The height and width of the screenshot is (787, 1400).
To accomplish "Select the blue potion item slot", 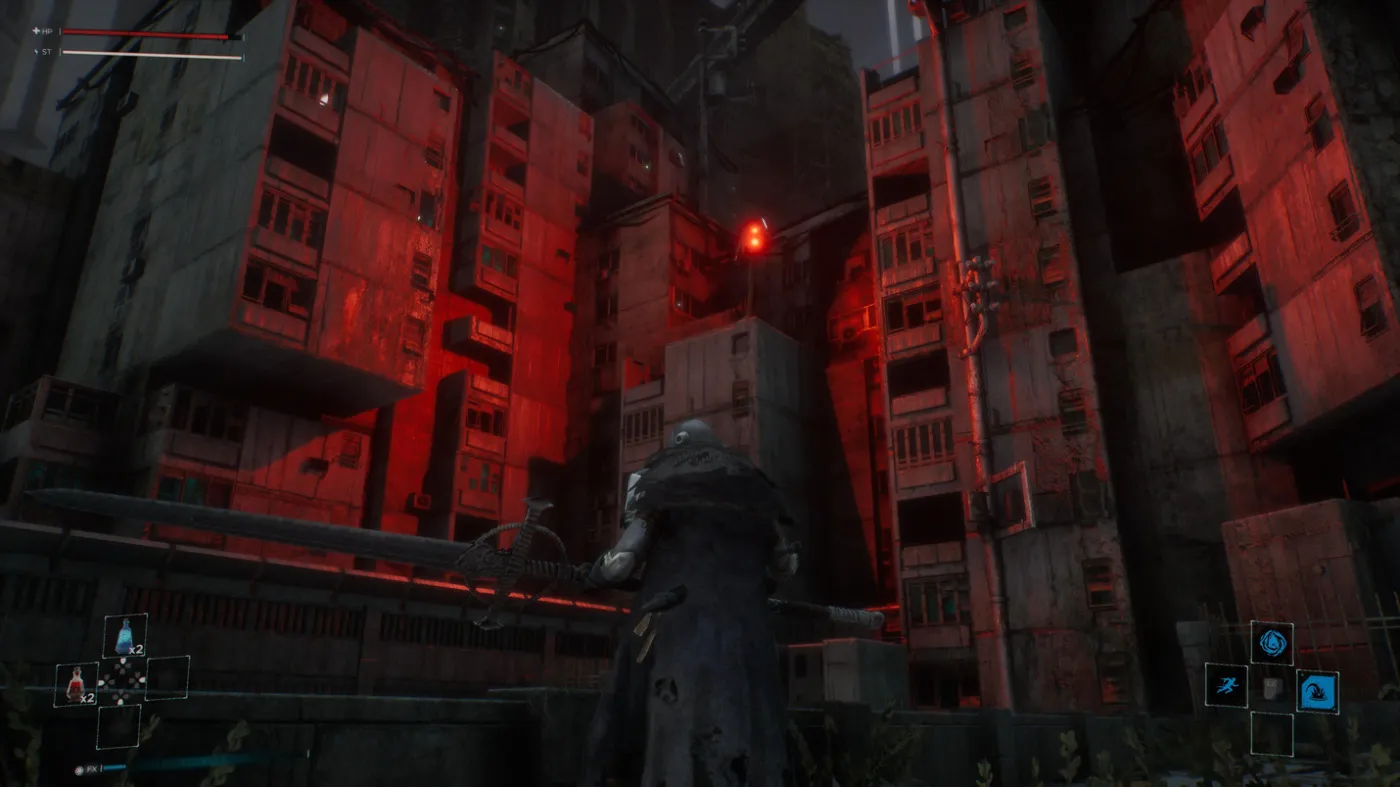I will pos(125,636).
